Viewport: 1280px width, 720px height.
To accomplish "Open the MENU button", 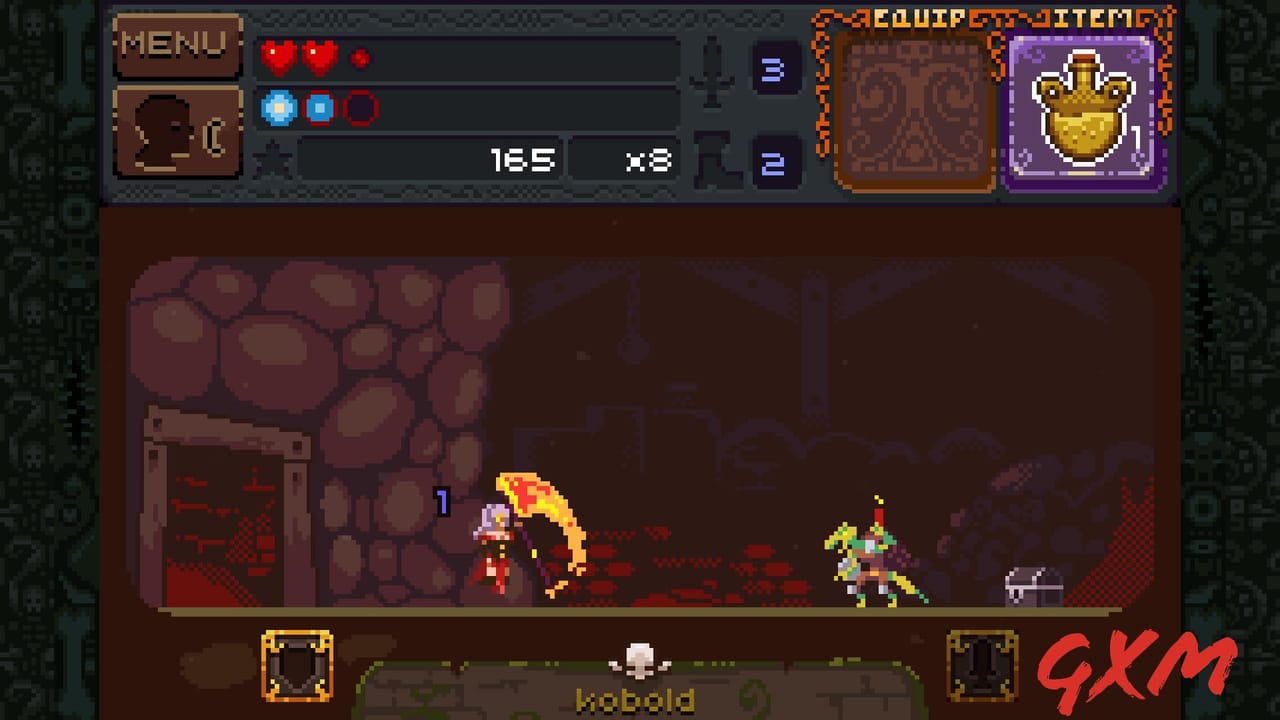I will pos(178,45).
